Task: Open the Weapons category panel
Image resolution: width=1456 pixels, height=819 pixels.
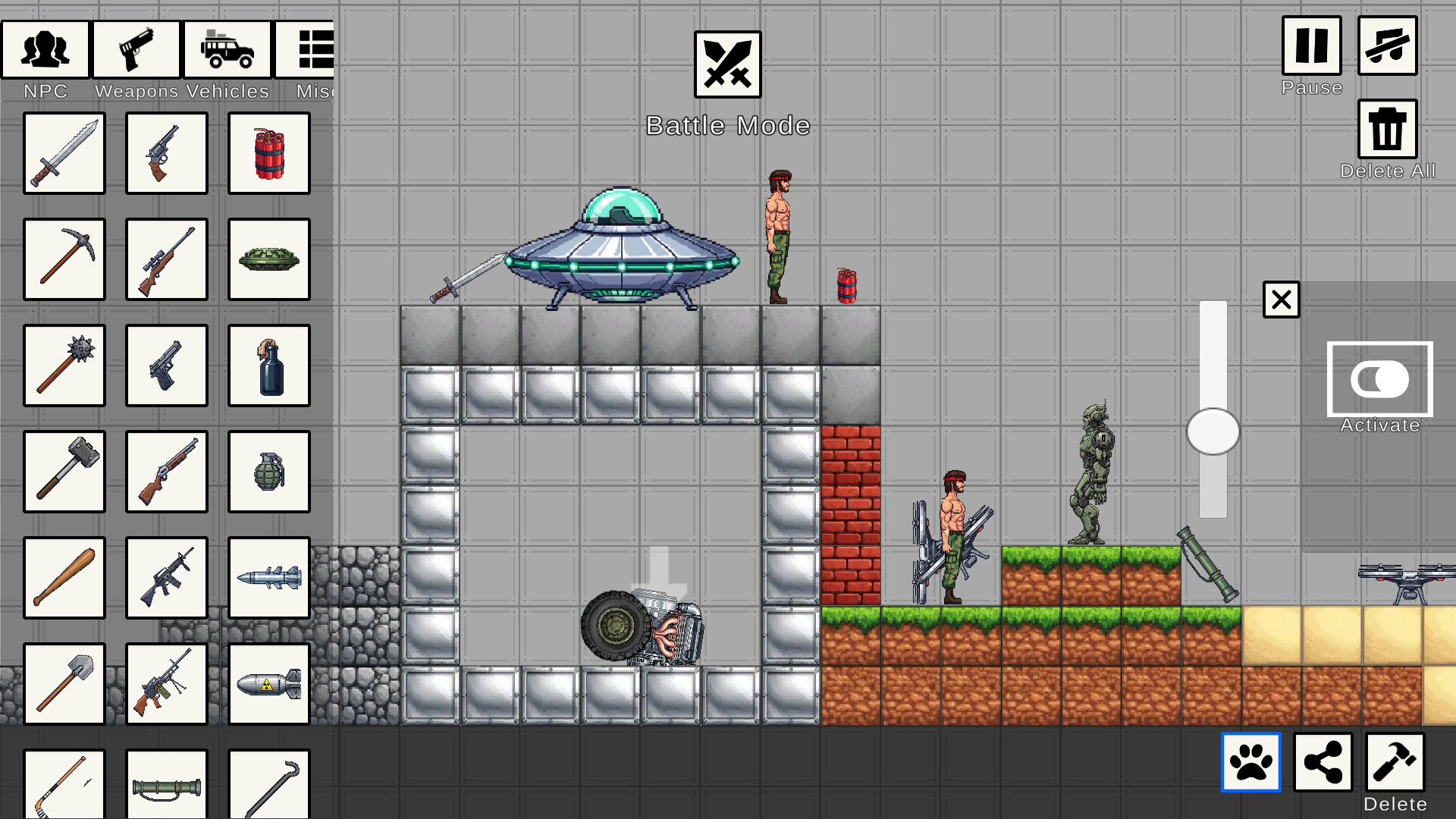Action: coord(136,49)
